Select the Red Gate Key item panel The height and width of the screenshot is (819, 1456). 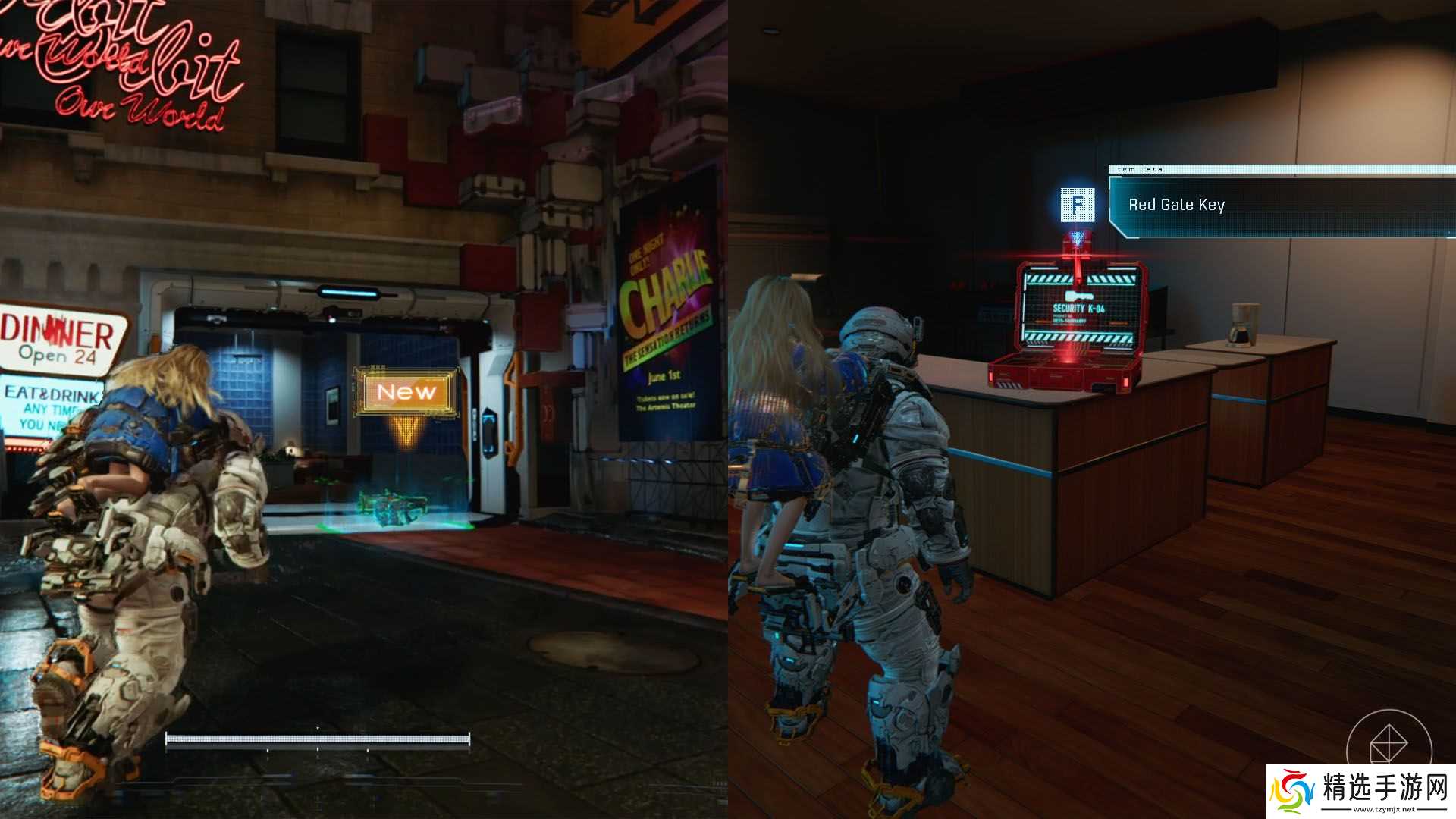(x=1282, y=206)
